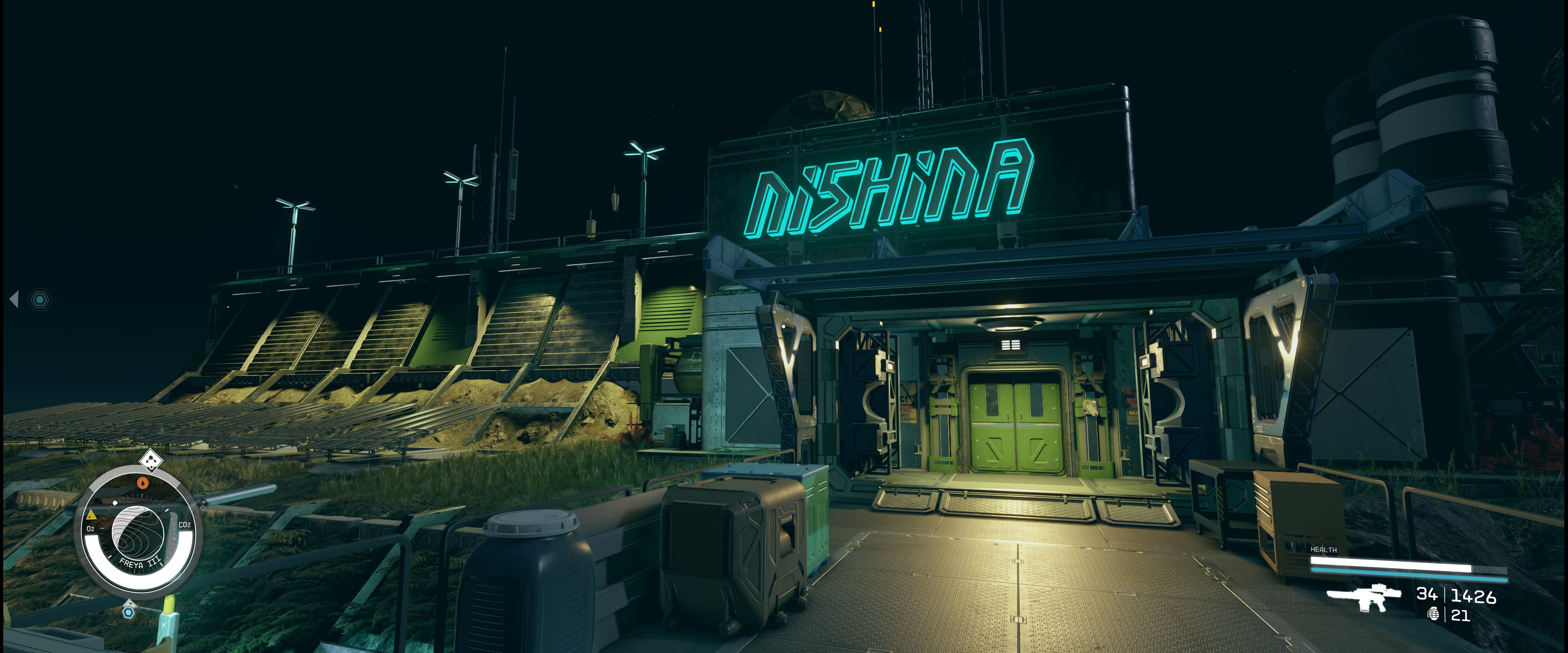Click the Freya III planet watch dial
This screenshot has width=1568, height=653.
tap(138, 535)
